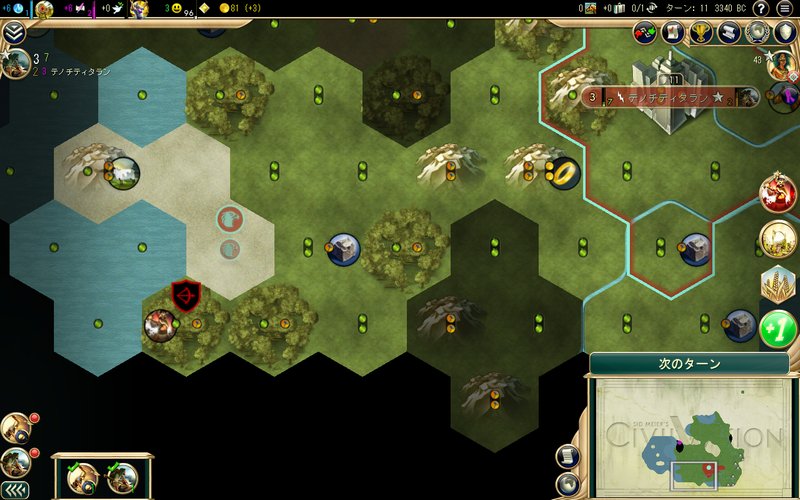The width and height of the screenshot is (800, 500).
Task: Open the checklist scroll advisor icon
Action: pyautogui.click(x=672, y=34)
